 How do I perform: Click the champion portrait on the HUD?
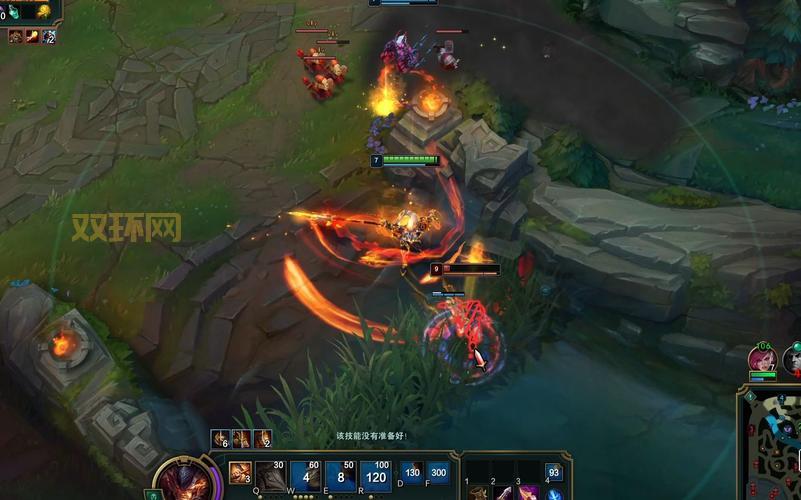pos(181,480)
